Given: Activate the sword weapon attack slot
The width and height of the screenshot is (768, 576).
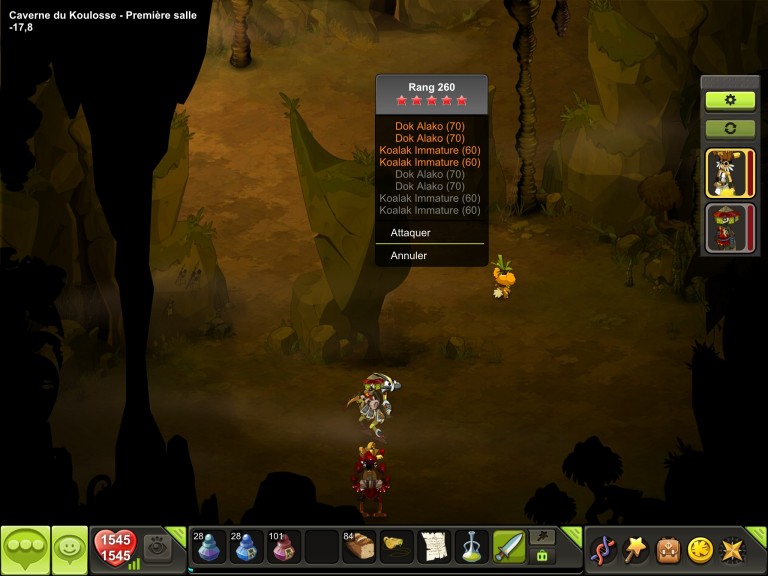Looking at the screenshot, I should pos(508,548).
